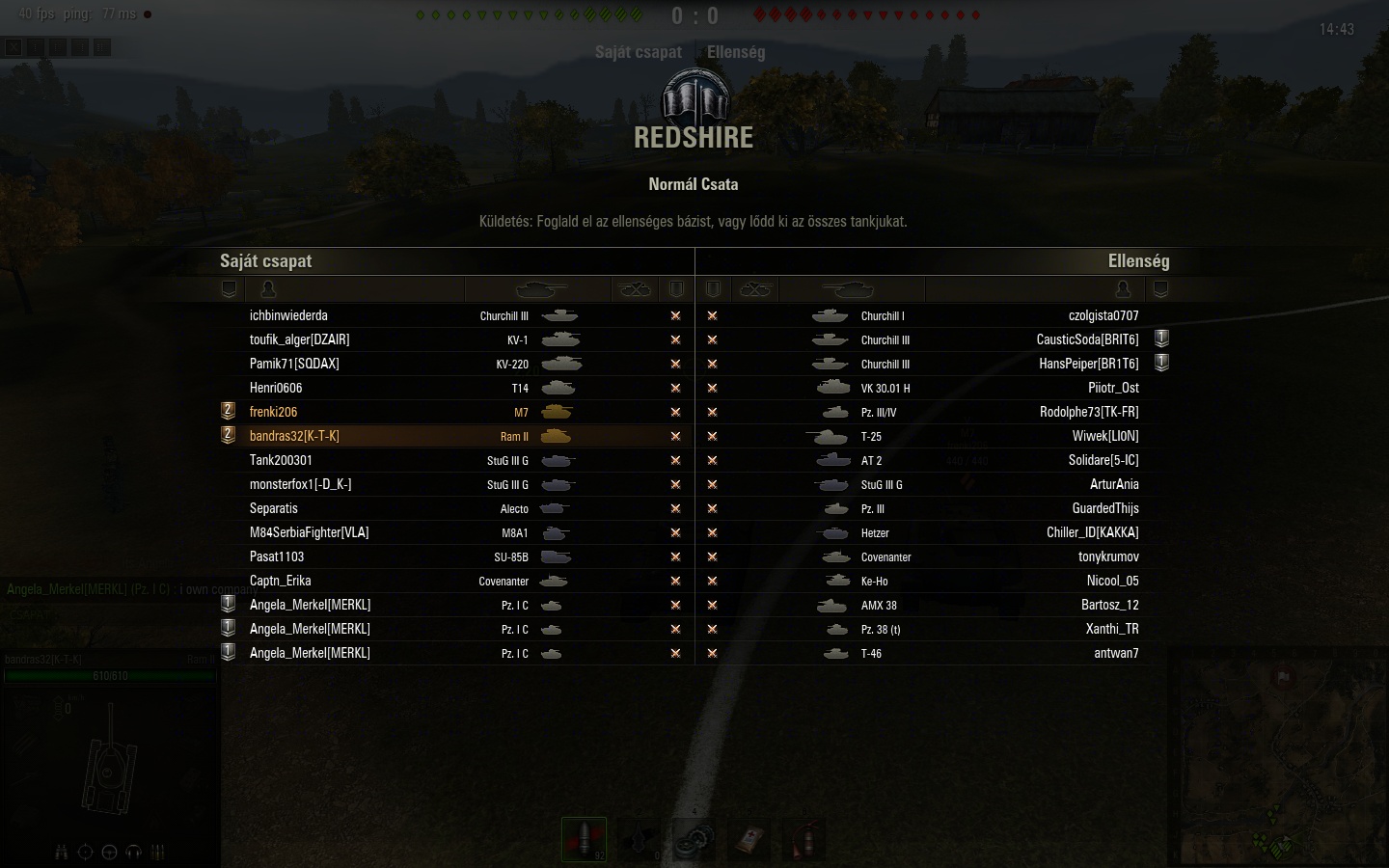Screen dimensions: 1389x868
Task: Click bandras32[K-T-K] in the team list
Action: (x=294, y=436)
